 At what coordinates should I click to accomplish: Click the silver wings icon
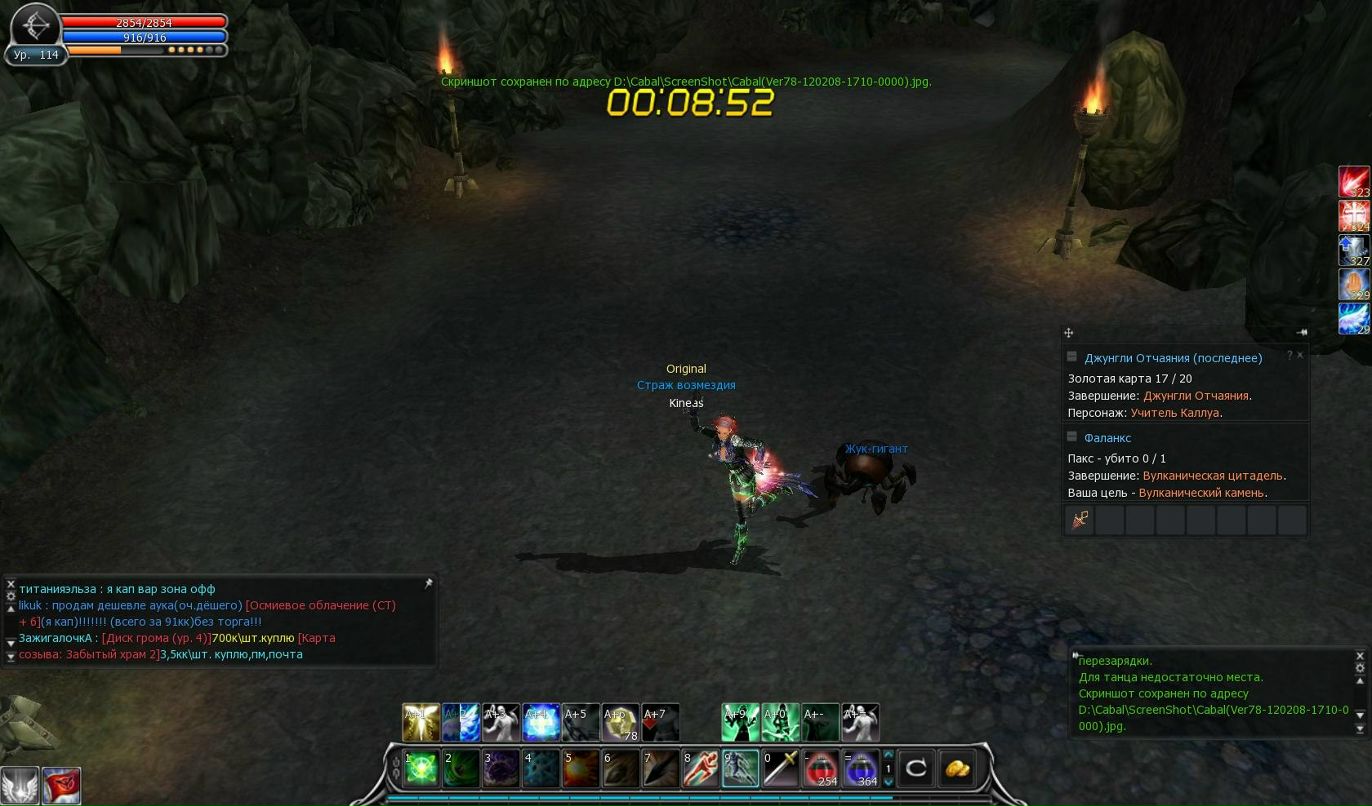click(20, 785)
